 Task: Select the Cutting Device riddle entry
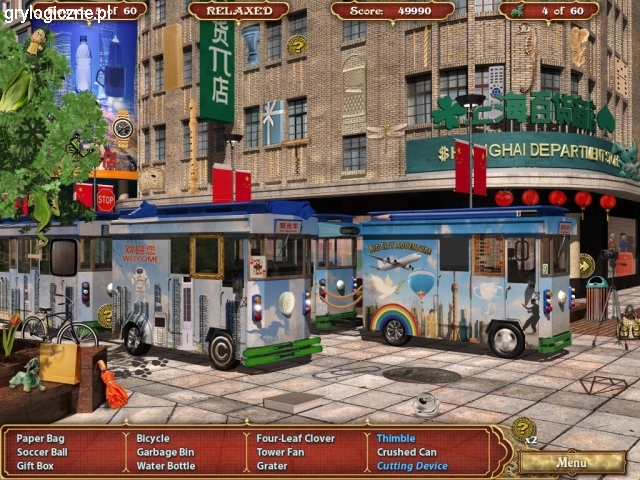coord(412,466)
